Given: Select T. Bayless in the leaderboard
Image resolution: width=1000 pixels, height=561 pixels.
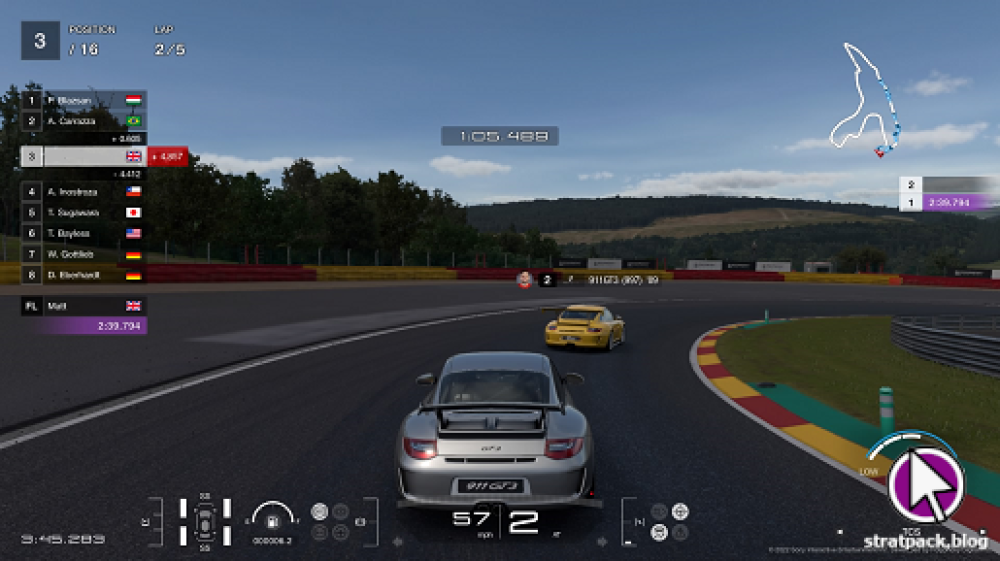Looking at the screenshot, I should [x=84, y=234].
